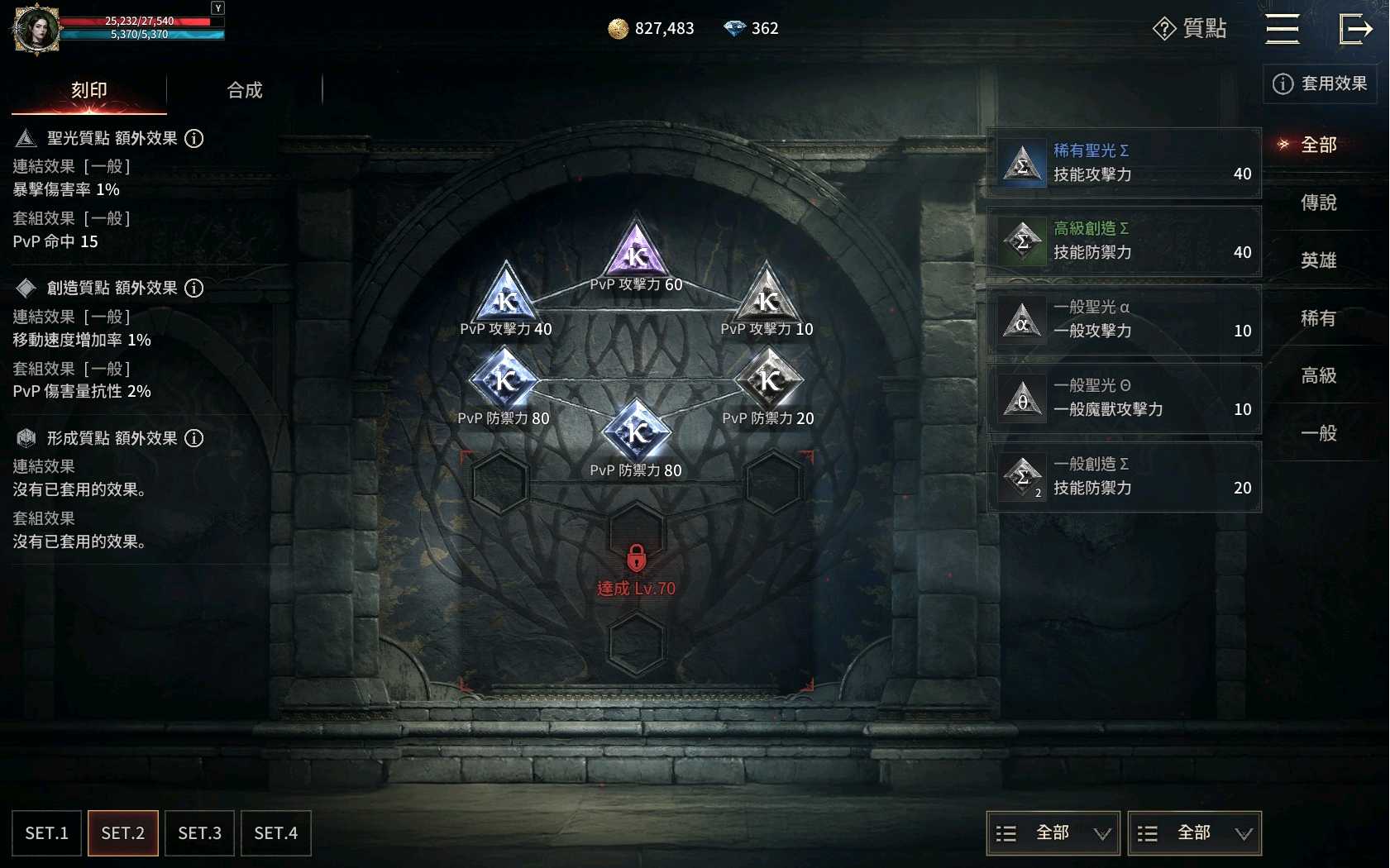Viewport: 1390px width, 868px height.
Task: Click the exit door icon
Action: tap(1355, 29)
